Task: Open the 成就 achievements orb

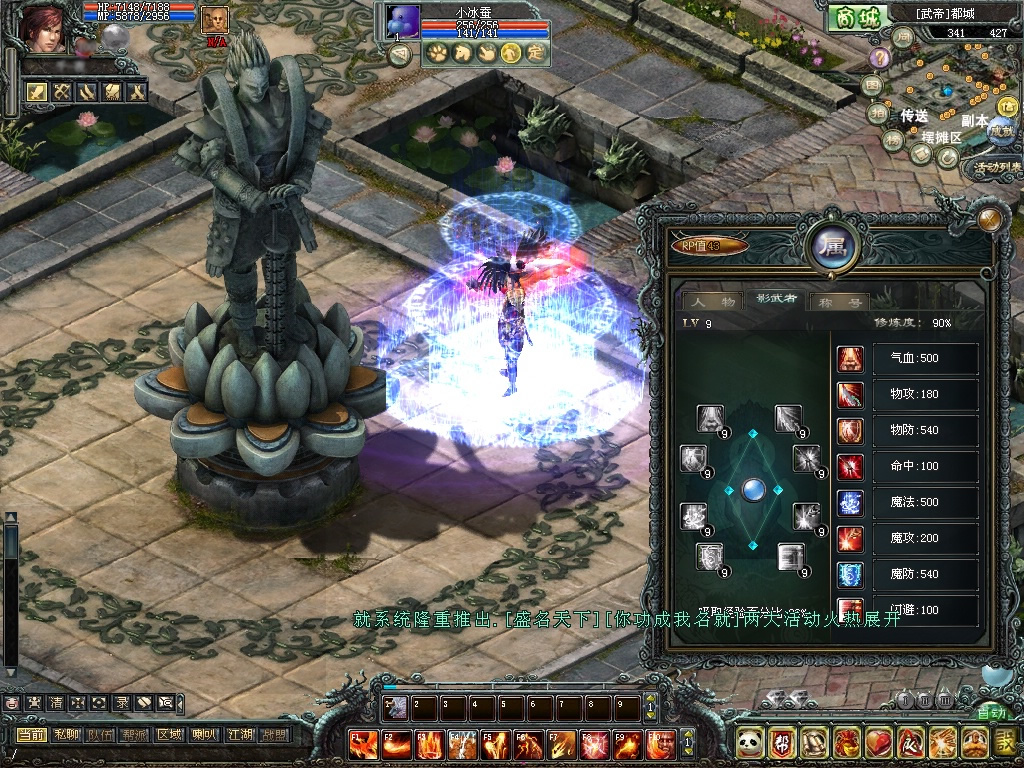Action: [x=1000, y=130]
